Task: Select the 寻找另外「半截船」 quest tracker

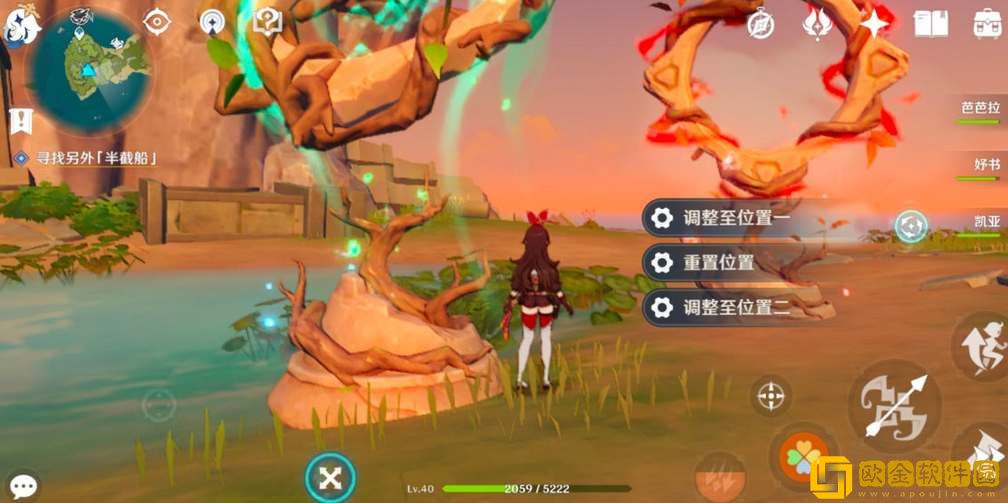Action: pyautogui.click(x=88, y=158)
